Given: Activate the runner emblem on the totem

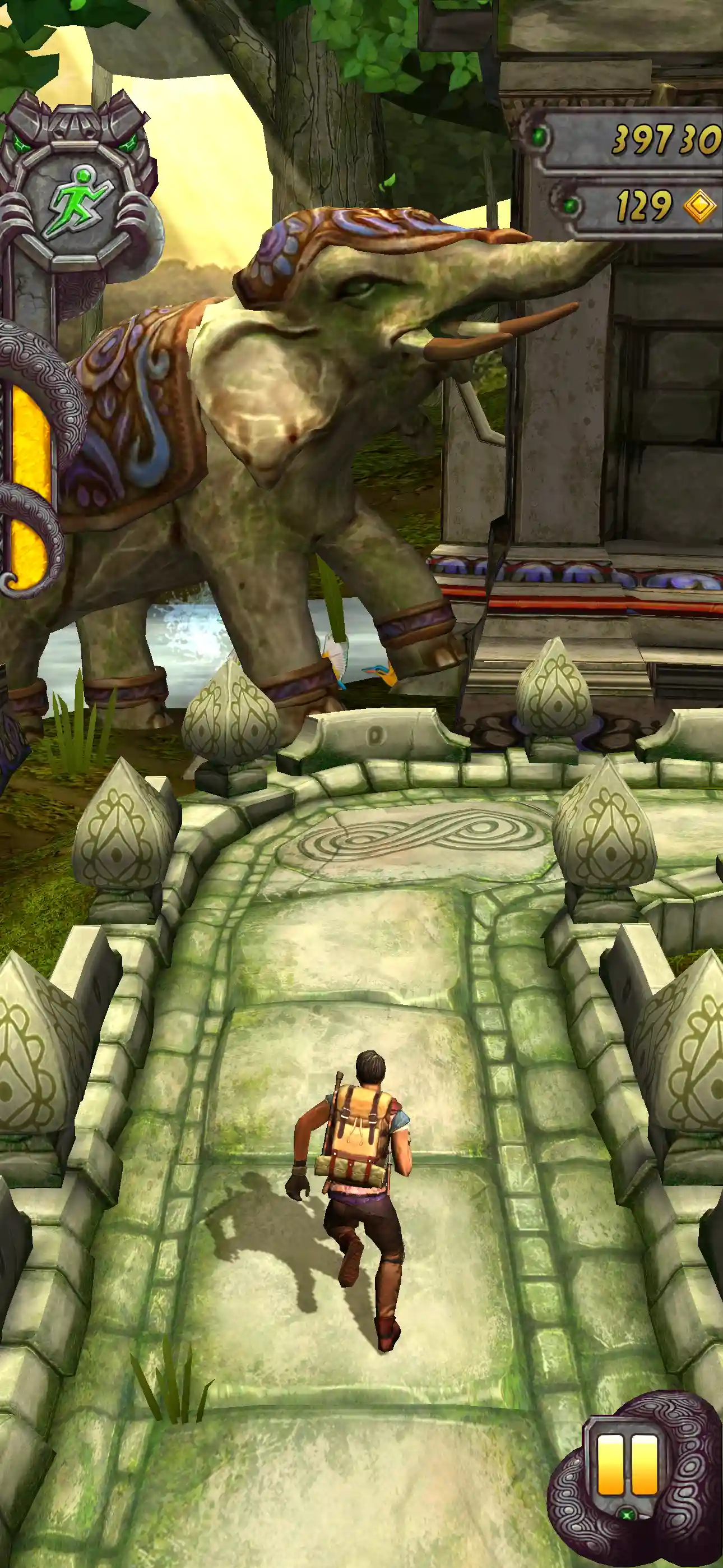Looking at the screenshot, I should 76,201.
